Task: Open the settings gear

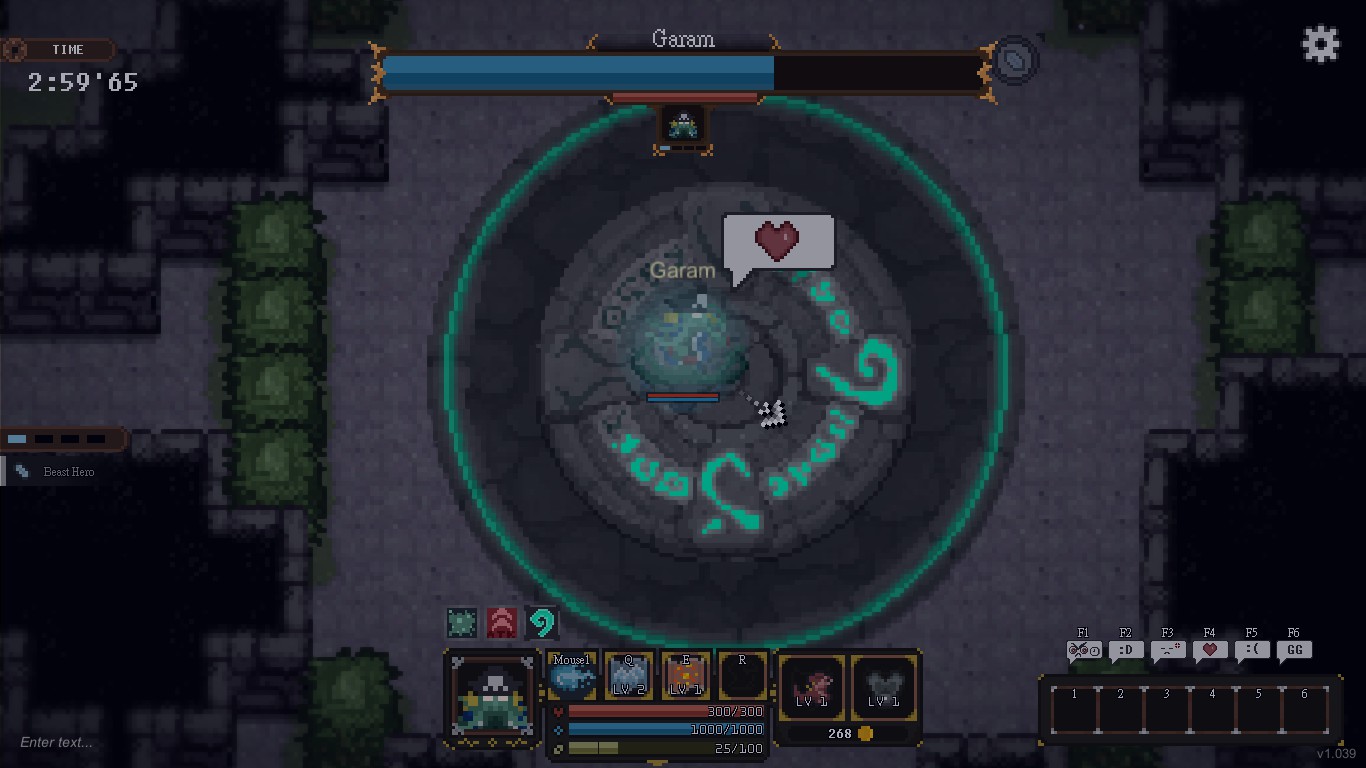Action: [x=1321, y=43]
